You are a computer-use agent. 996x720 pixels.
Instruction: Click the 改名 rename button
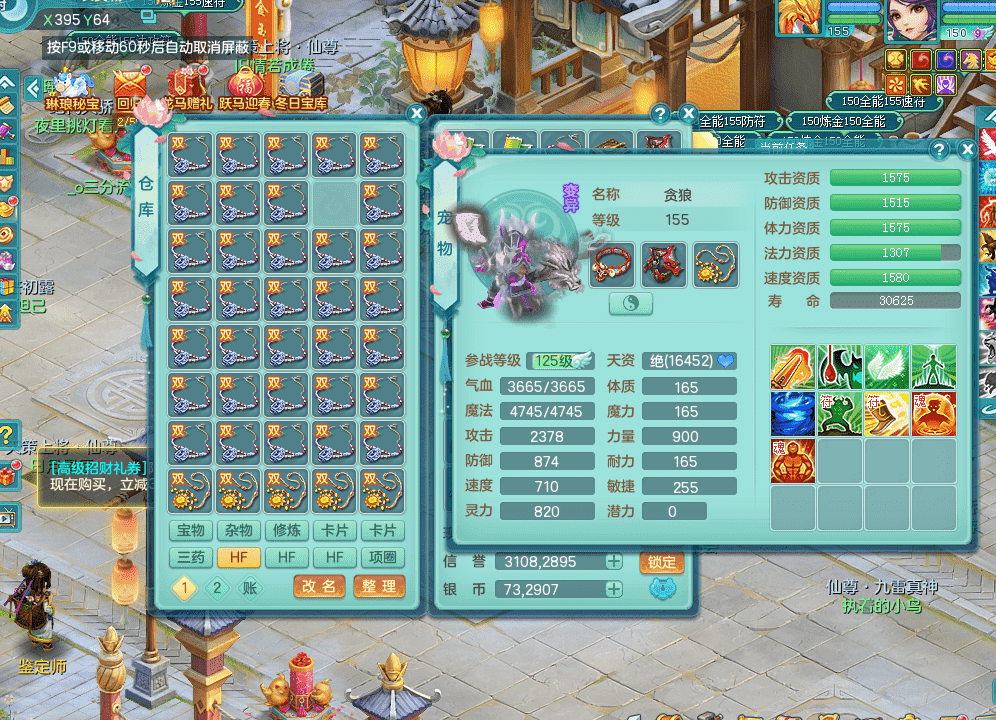pyautogui.click(x=319, y=587)
